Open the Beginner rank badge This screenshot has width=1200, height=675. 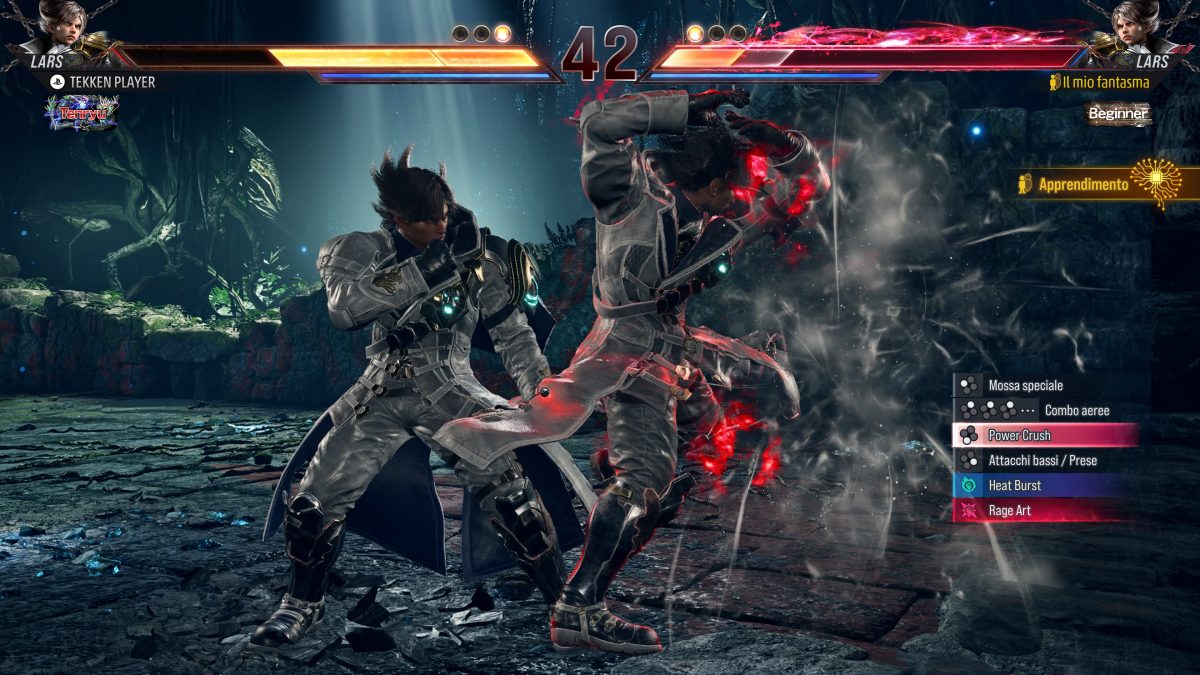click(x=1119, y=114)
